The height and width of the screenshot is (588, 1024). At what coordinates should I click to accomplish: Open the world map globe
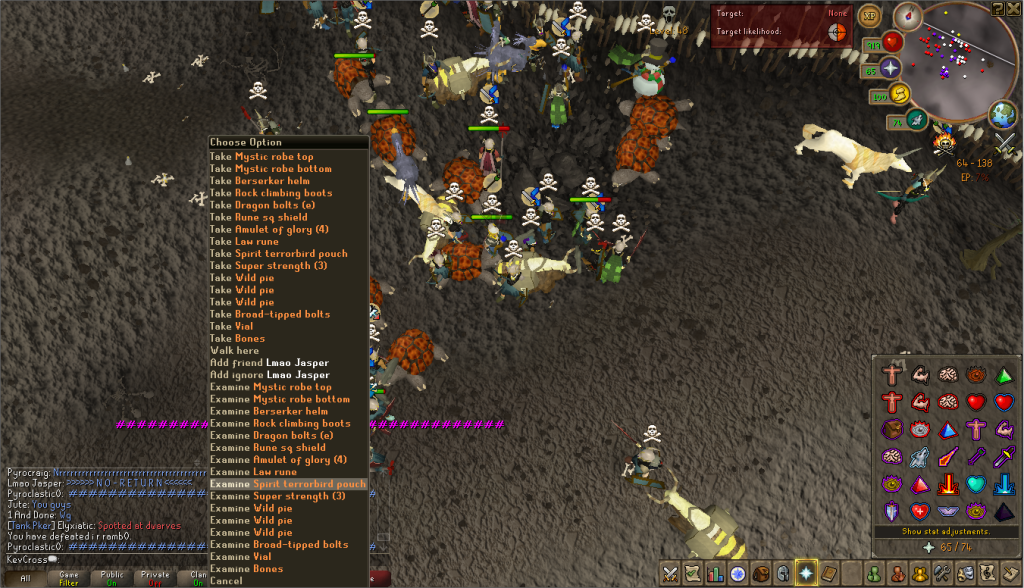coord(1002,114)
